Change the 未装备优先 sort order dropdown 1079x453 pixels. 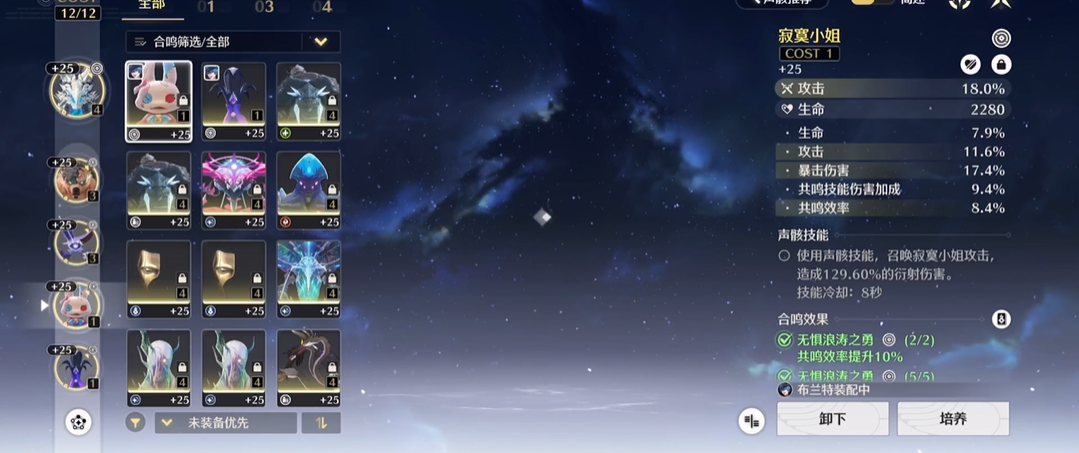coord(225,423)
